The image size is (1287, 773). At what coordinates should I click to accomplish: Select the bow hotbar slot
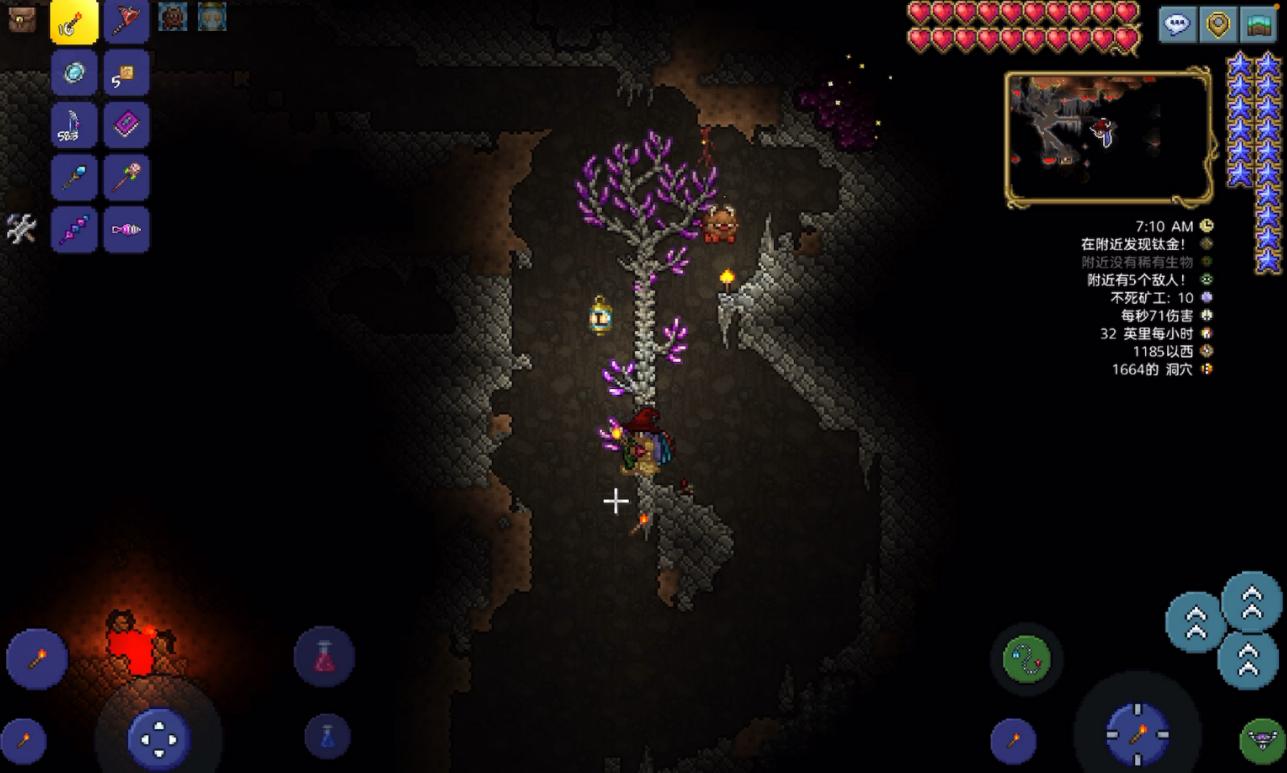pos(75,125)
